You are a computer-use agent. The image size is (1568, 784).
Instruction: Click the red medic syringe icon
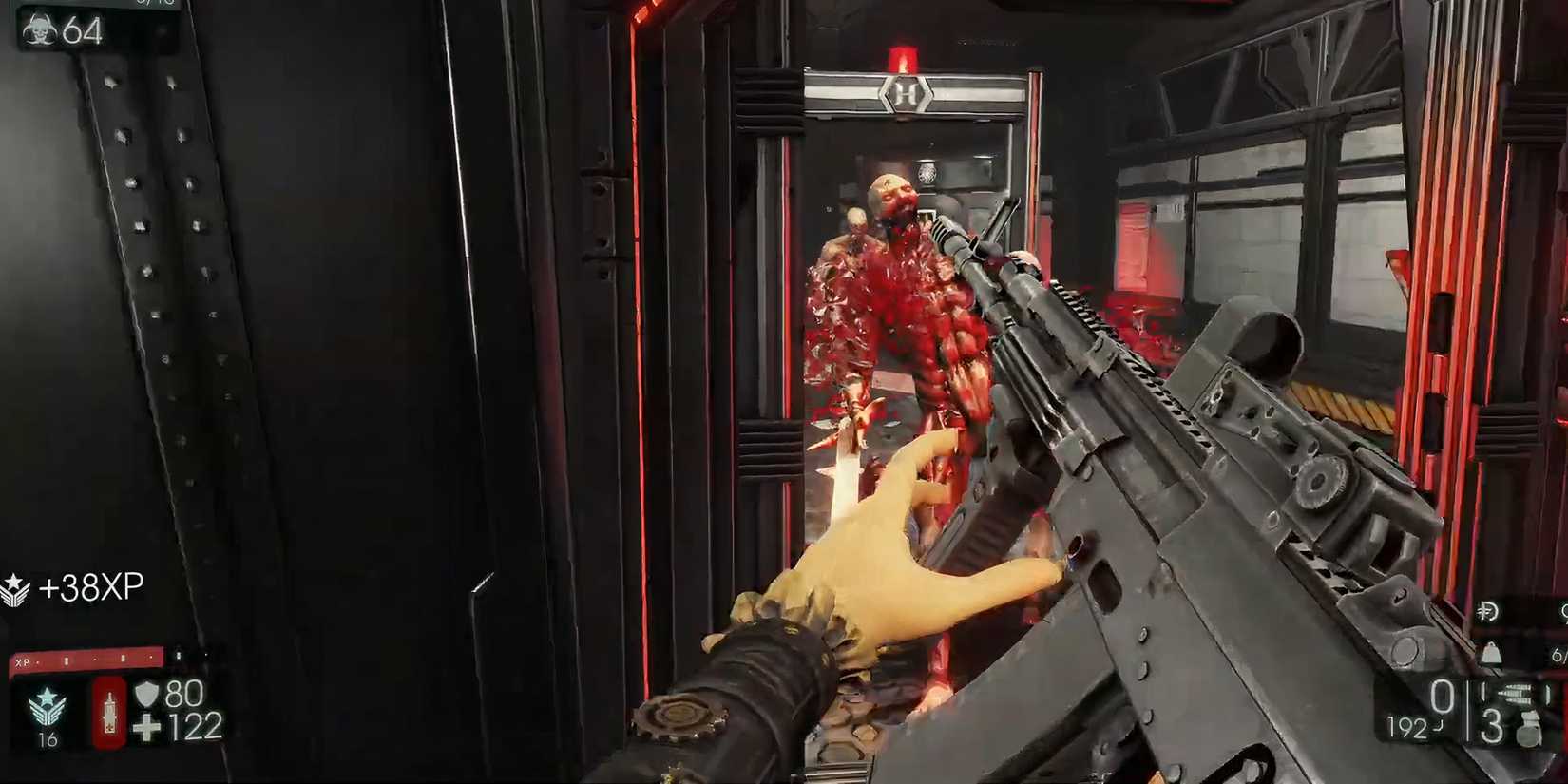[x=108, y=715]
